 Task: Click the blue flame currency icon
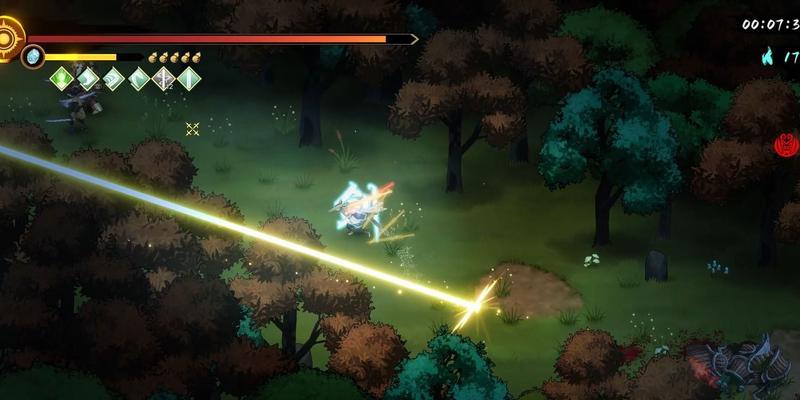point(769,56)
